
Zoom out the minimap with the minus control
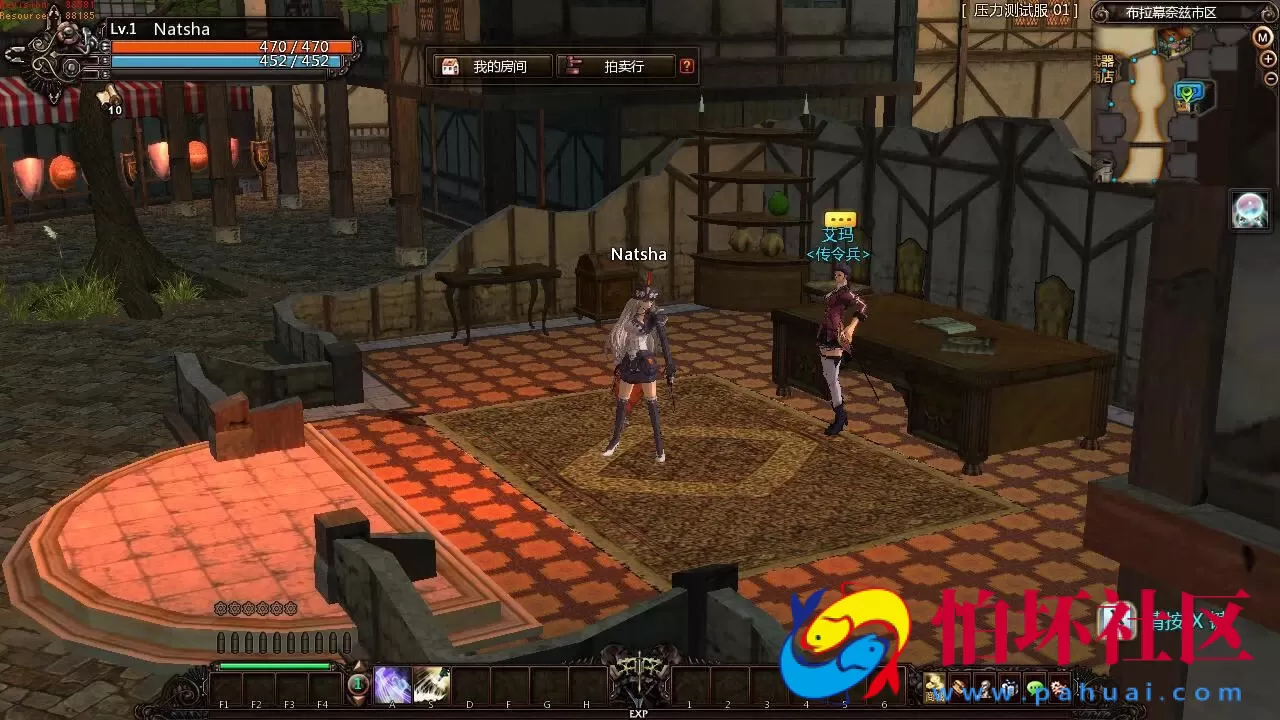coord(1269,77)
